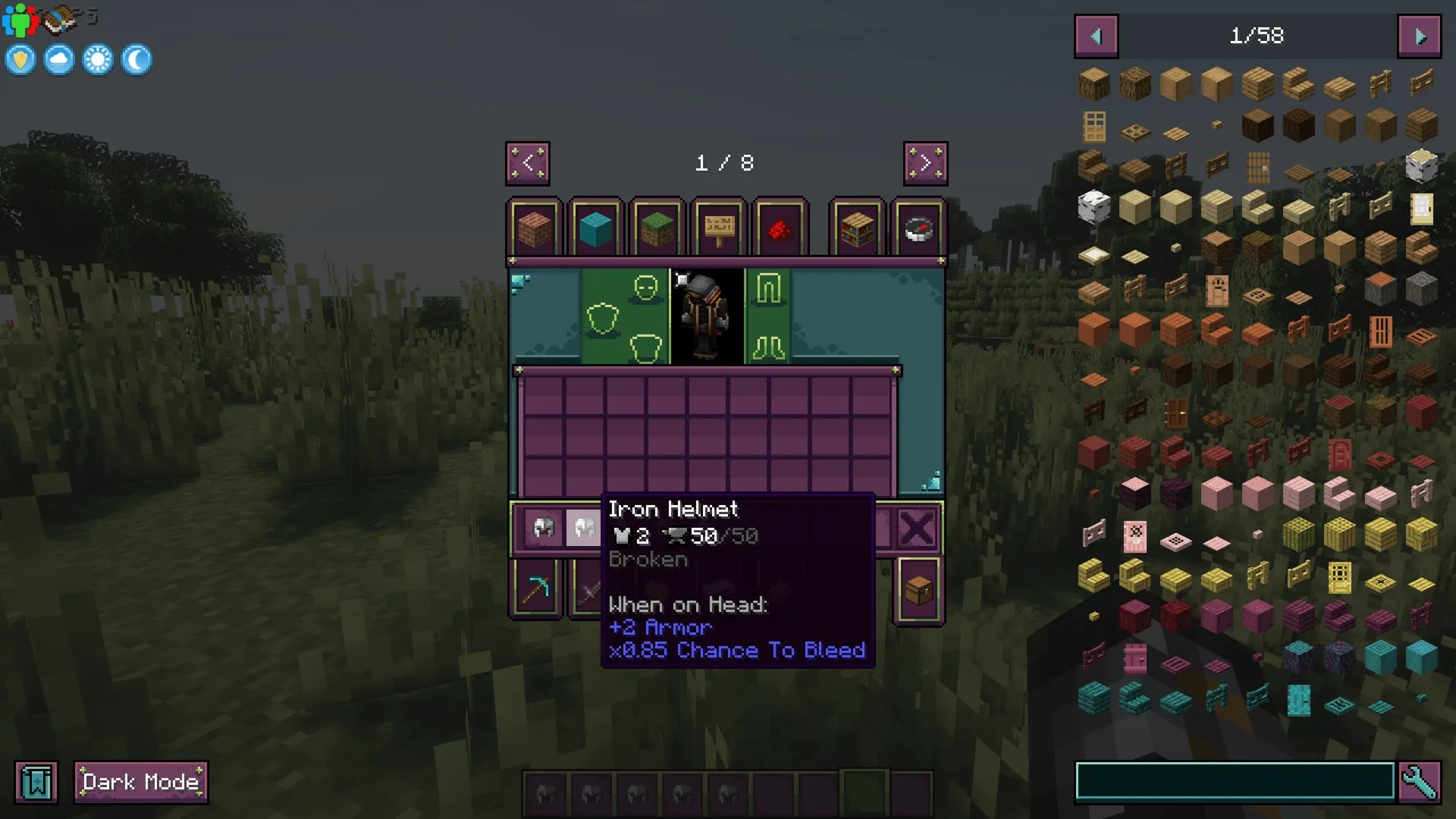The width and height of the screenshot is (1456, 819).
Task: Select the compass tab on the right
Action: coord(918,227)
